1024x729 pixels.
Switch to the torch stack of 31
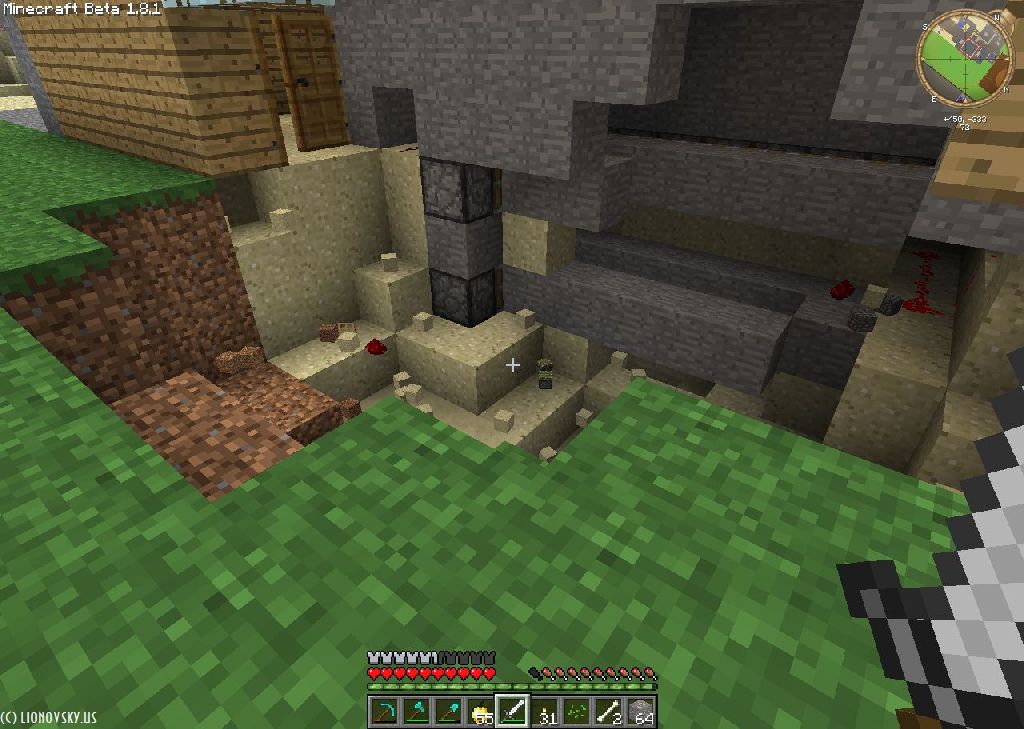tap(545, 711)
